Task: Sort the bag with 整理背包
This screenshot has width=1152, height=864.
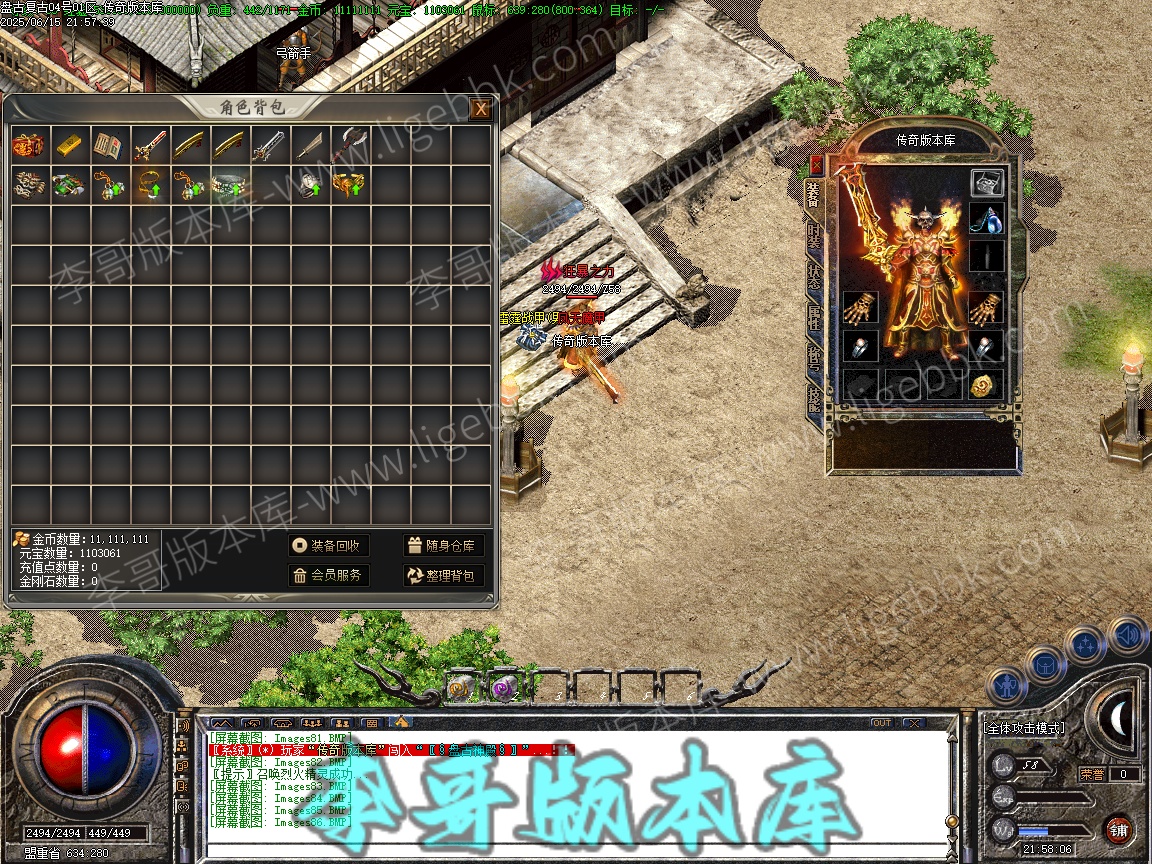Action: tap(444, 575)
